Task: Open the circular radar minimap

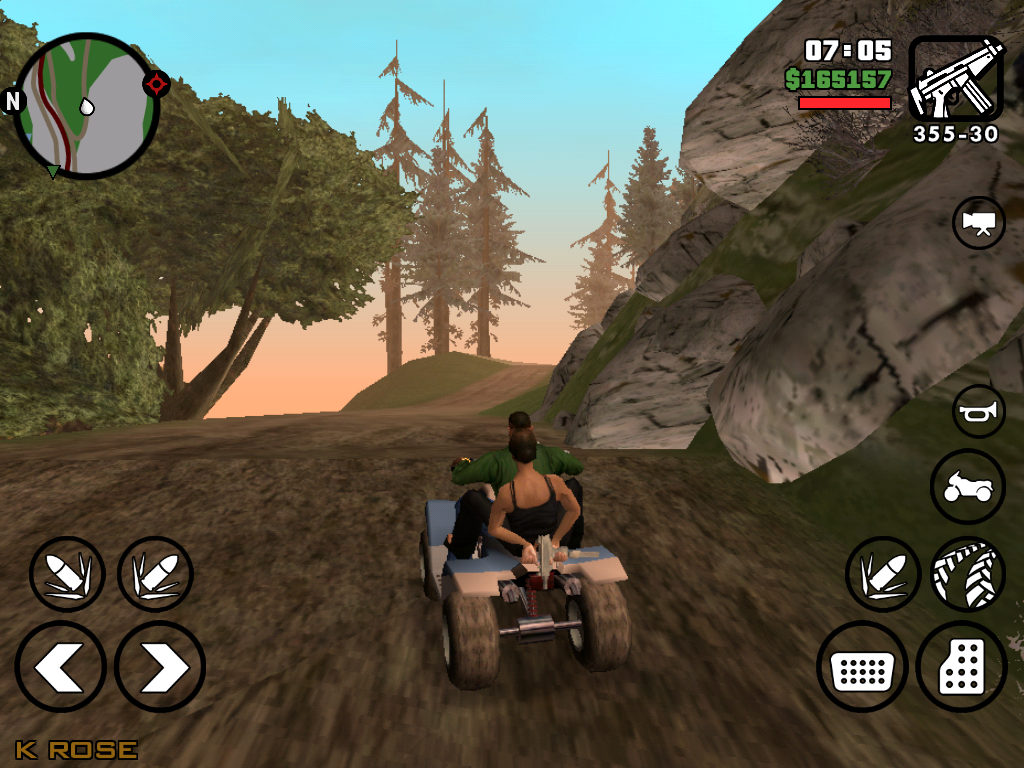Action: tap(87, 105)
